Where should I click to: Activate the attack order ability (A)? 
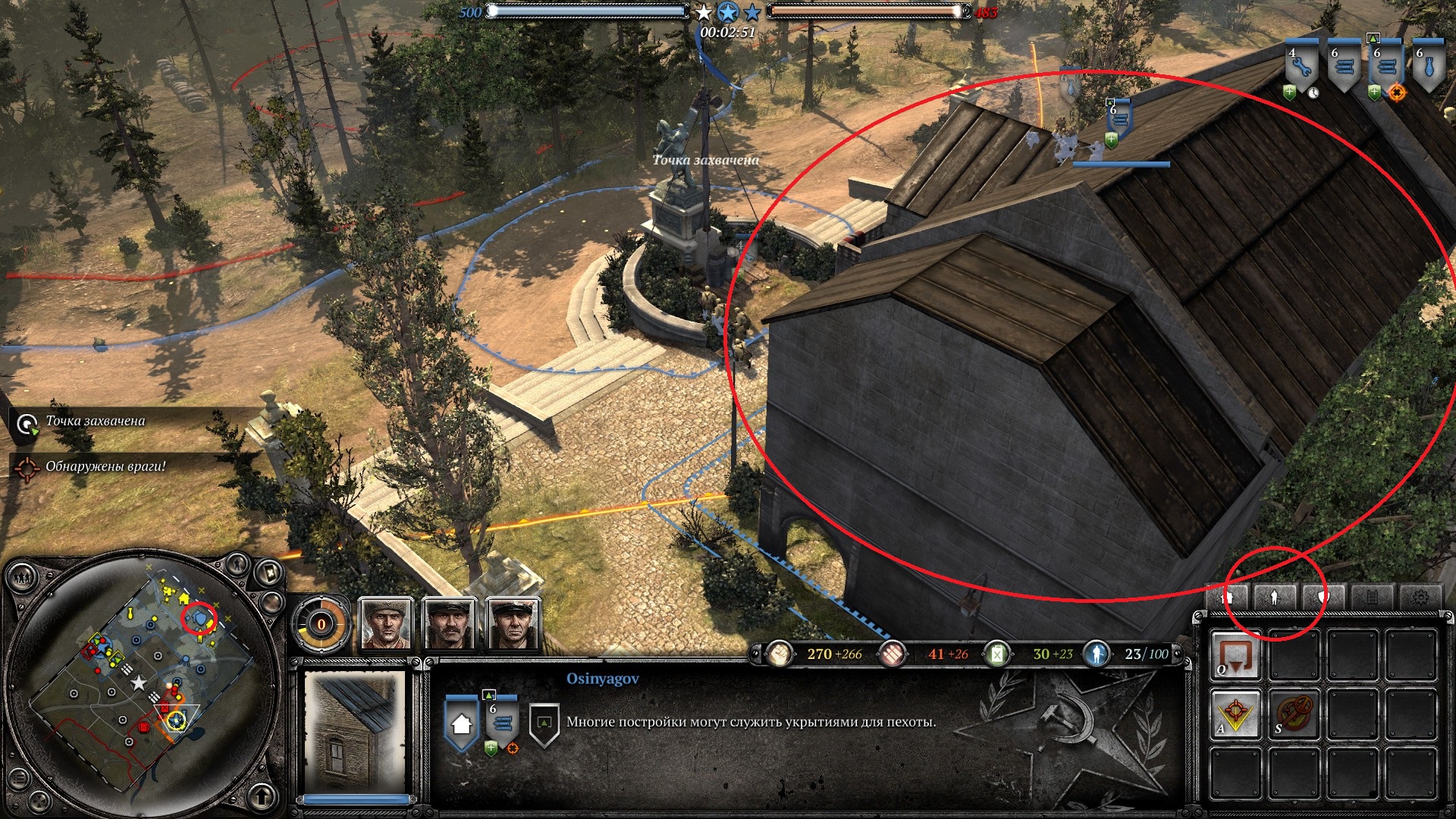(x=1235, y=714)
